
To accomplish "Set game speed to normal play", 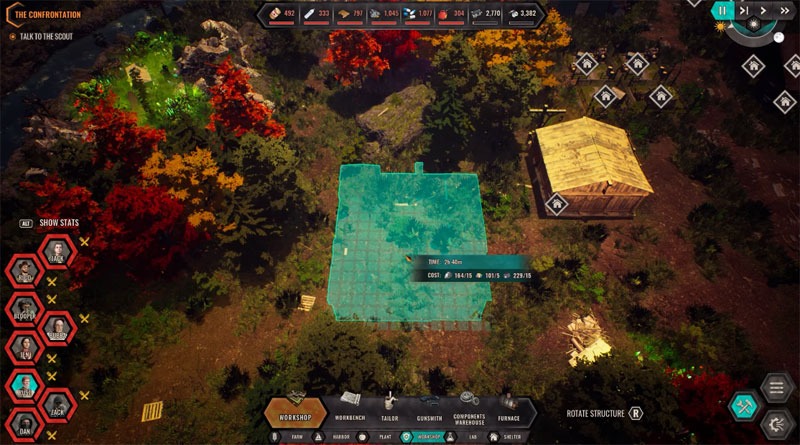I will tap(764, 11).
